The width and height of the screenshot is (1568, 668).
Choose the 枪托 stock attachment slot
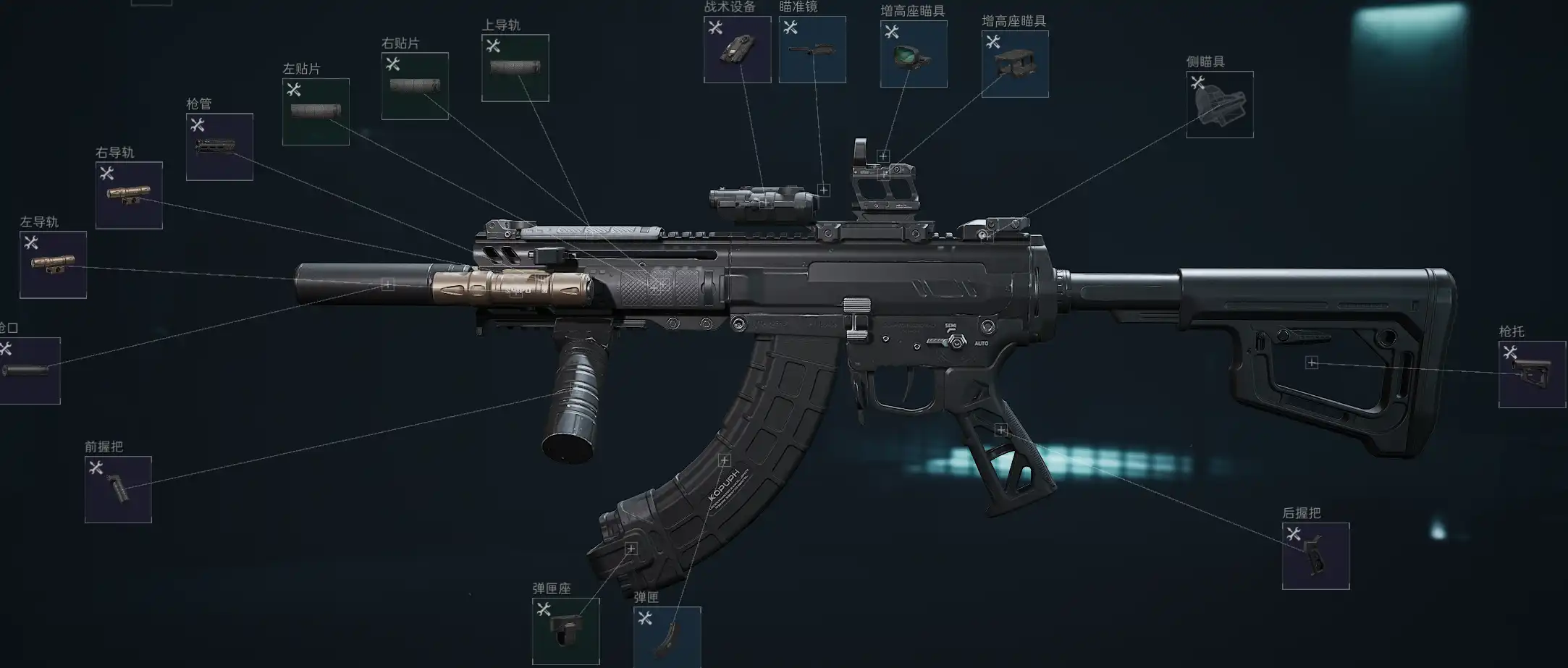point(1532,374)
